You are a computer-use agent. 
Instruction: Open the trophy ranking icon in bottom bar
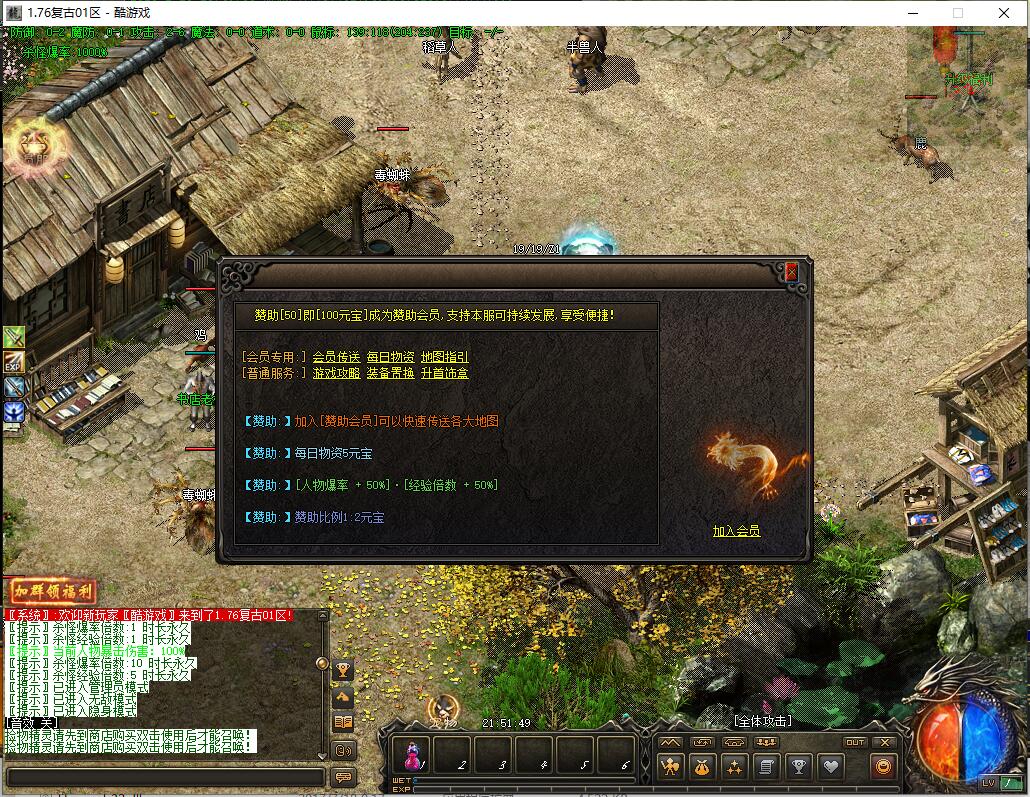pyautogui.click(x=799, y=767)
